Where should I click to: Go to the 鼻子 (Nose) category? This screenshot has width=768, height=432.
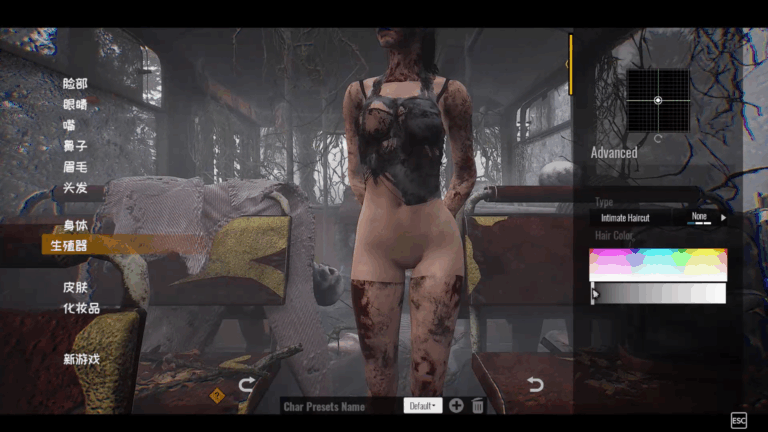tap(75, 146)
